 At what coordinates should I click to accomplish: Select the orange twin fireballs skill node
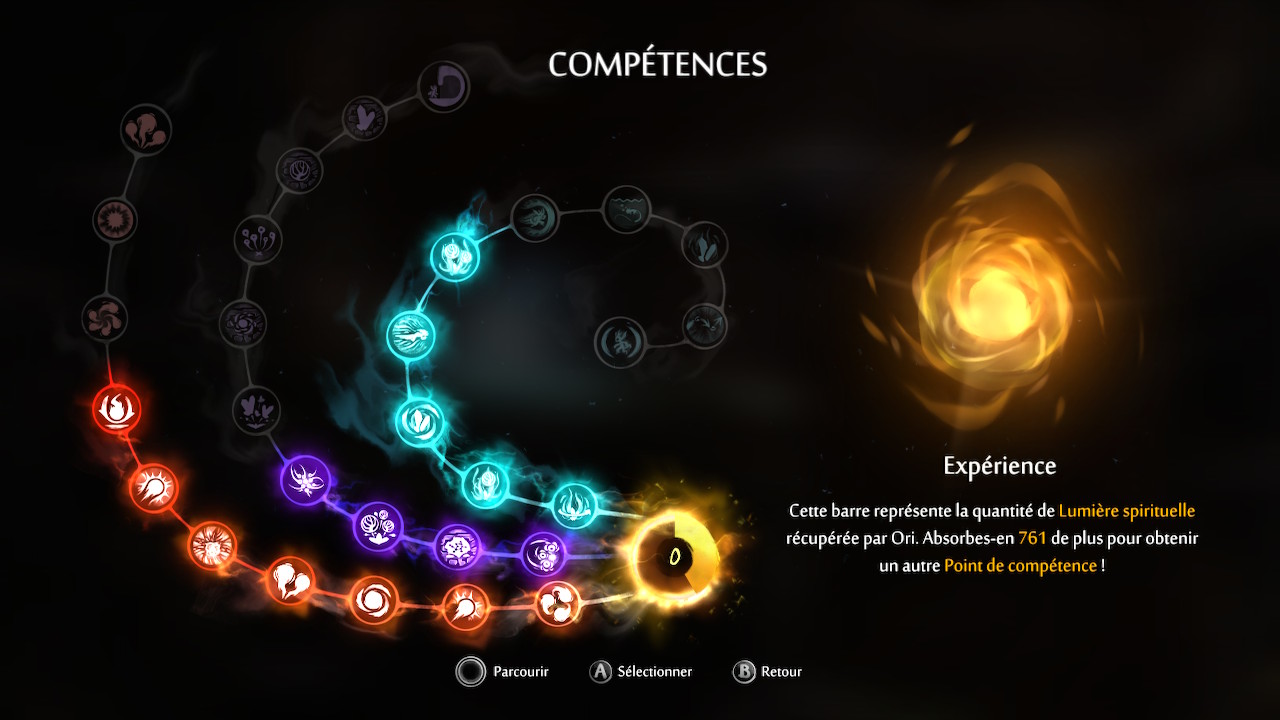tap(290, 580)
